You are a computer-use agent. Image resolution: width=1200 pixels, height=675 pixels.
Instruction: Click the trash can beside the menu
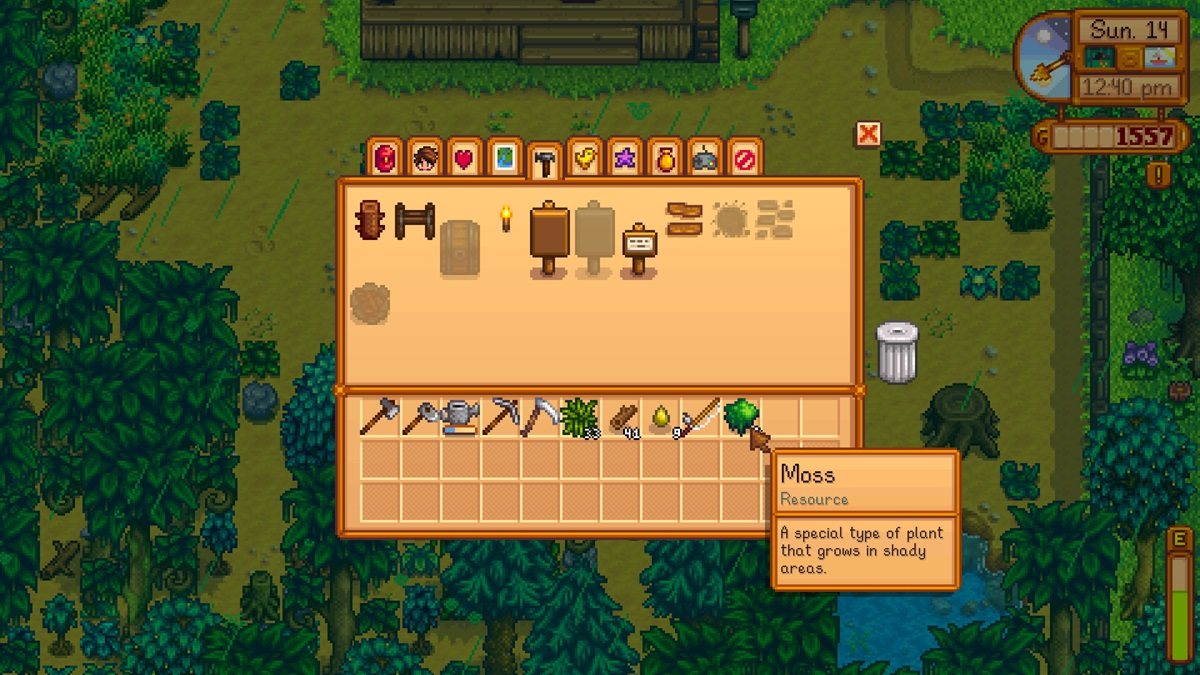(896, 352)
